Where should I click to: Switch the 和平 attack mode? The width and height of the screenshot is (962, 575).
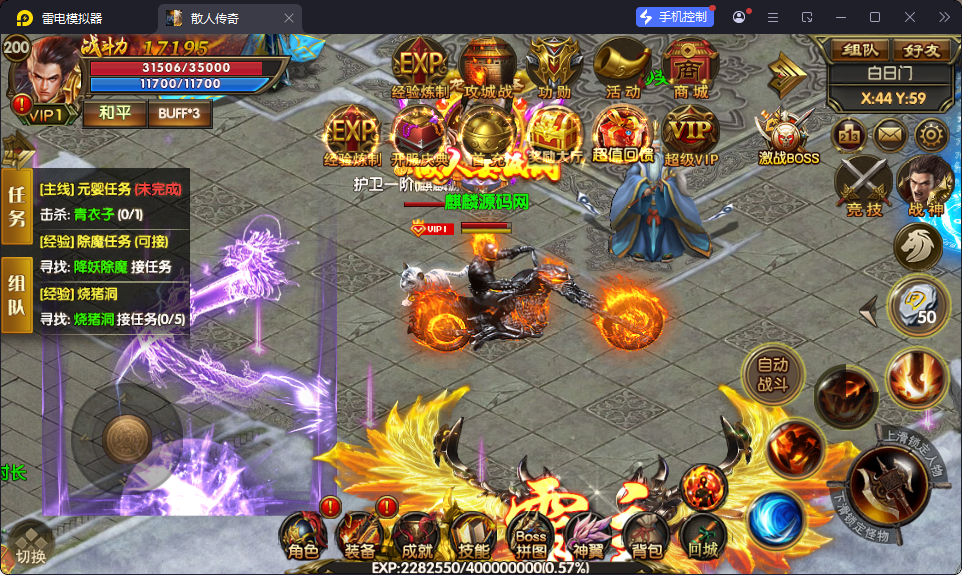(113, 112)
